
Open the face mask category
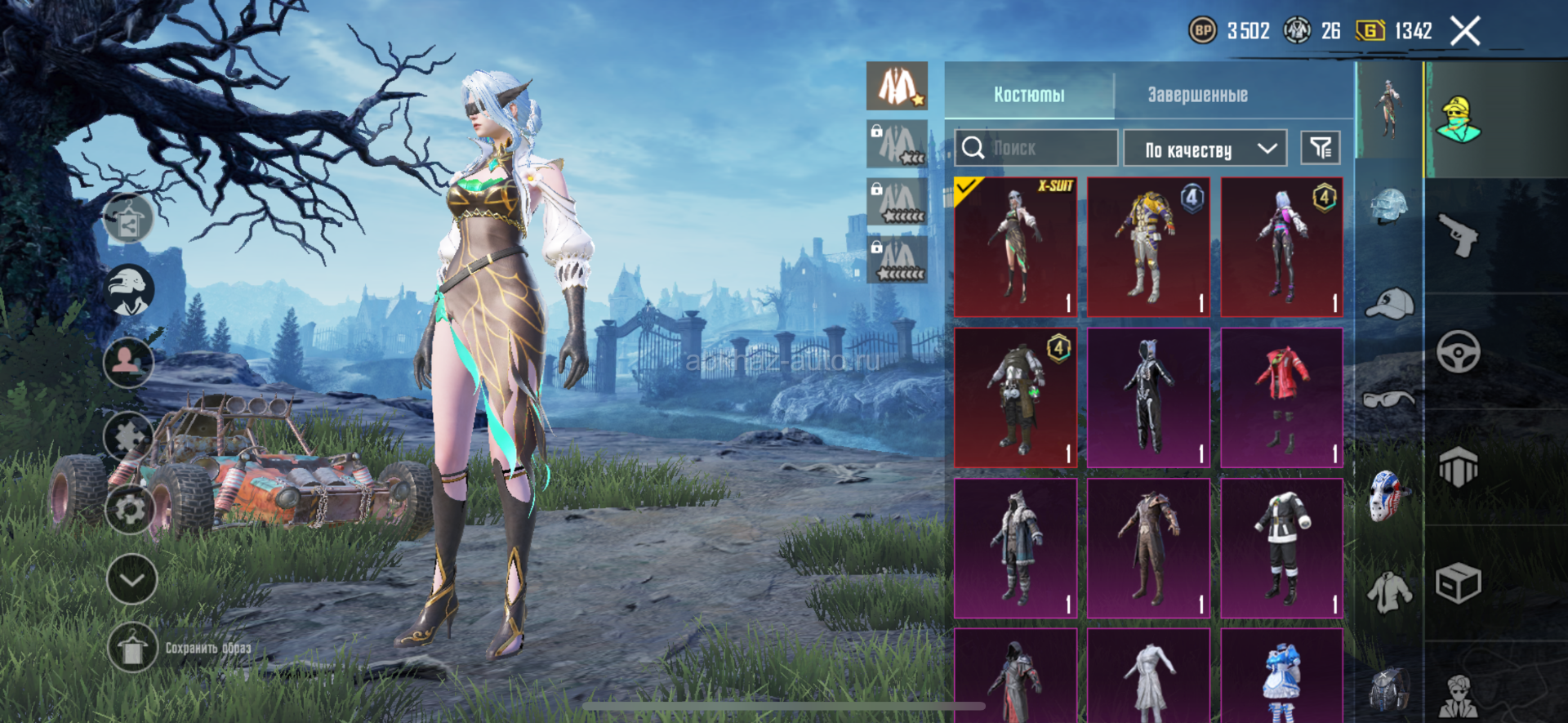click(1388, 495)
